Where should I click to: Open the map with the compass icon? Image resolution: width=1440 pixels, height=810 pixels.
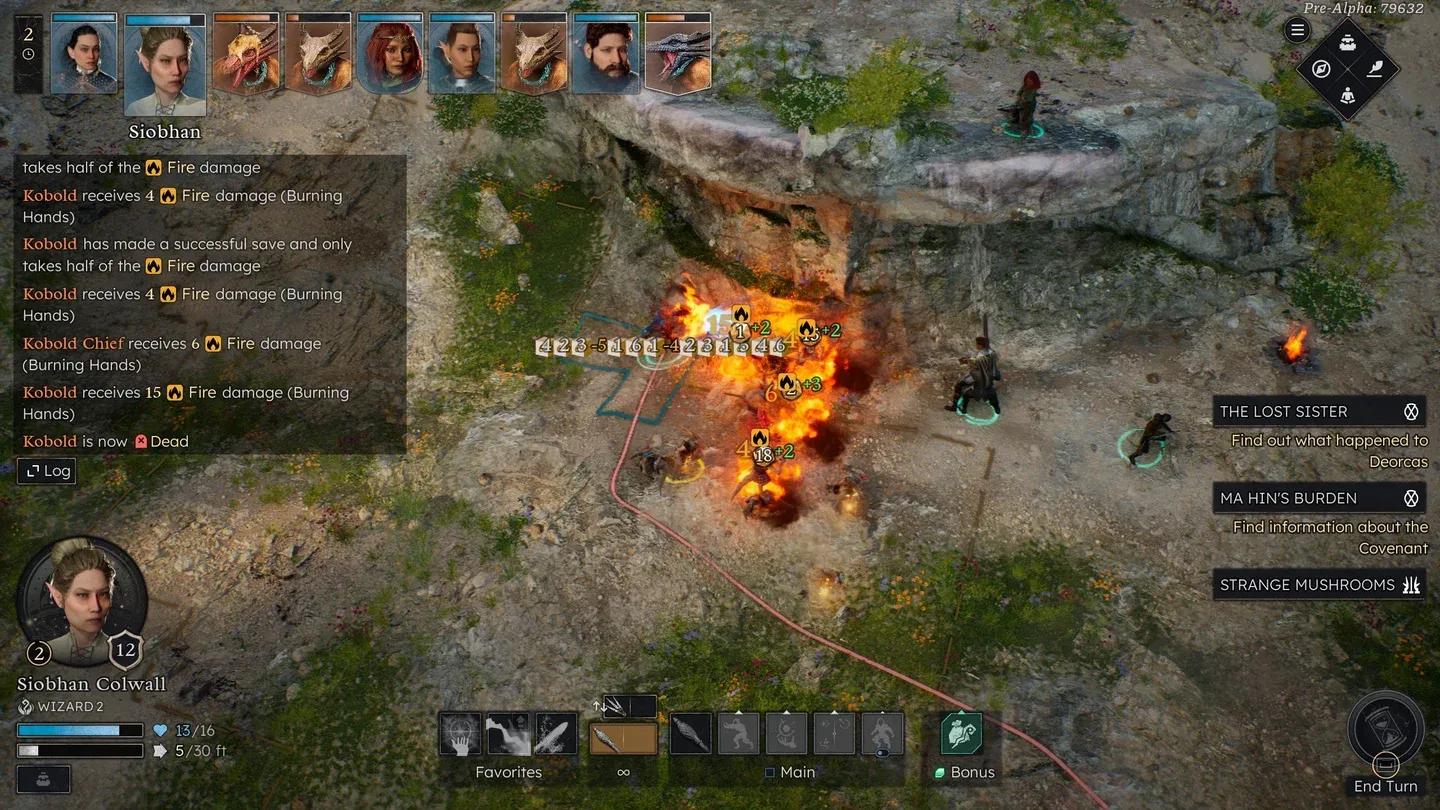click(x=1320, y=69)
